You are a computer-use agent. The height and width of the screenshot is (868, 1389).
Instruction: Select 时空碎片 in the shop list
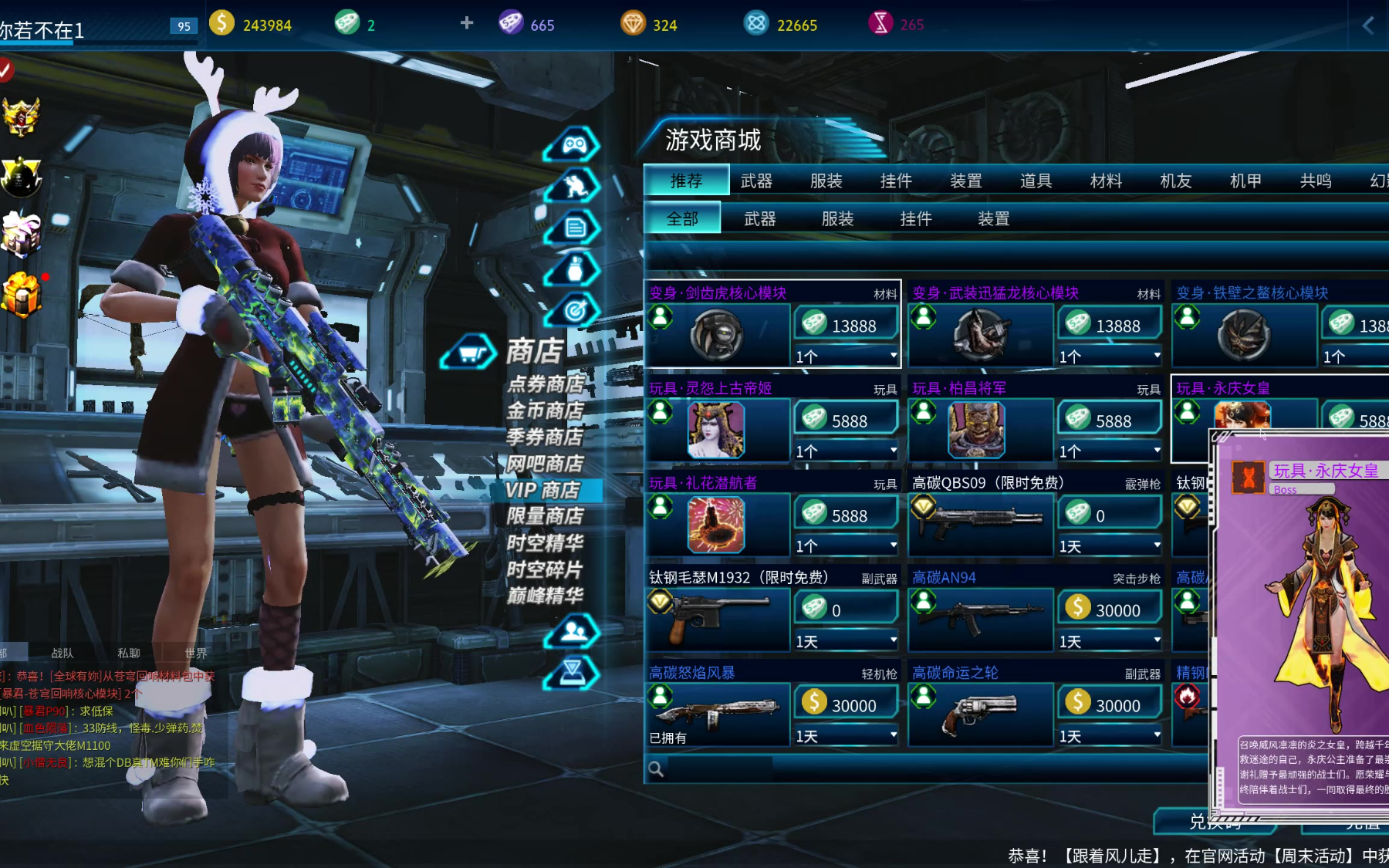545,569
